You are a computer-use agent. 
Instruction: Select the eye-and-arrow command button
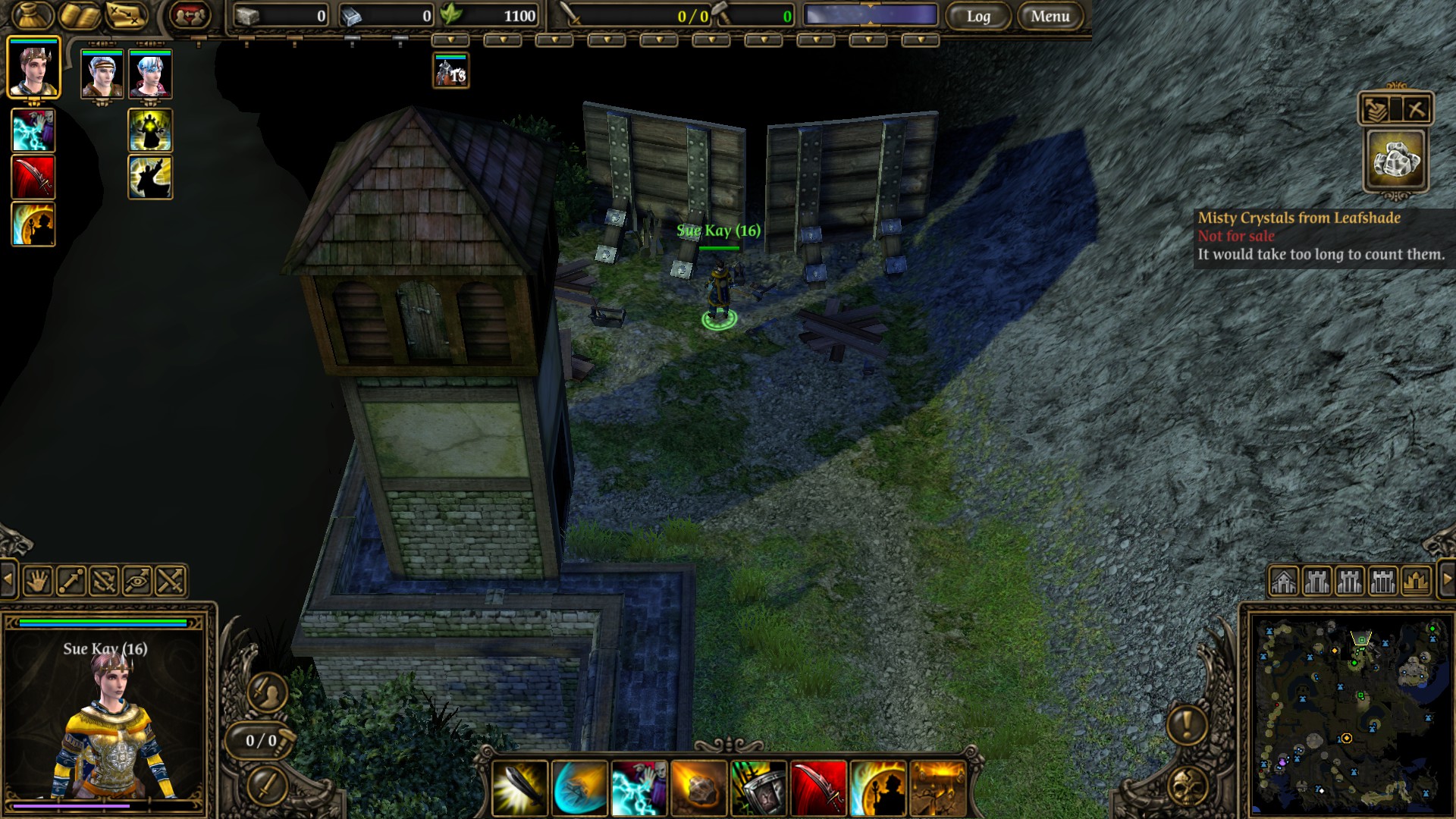(137, 582)
